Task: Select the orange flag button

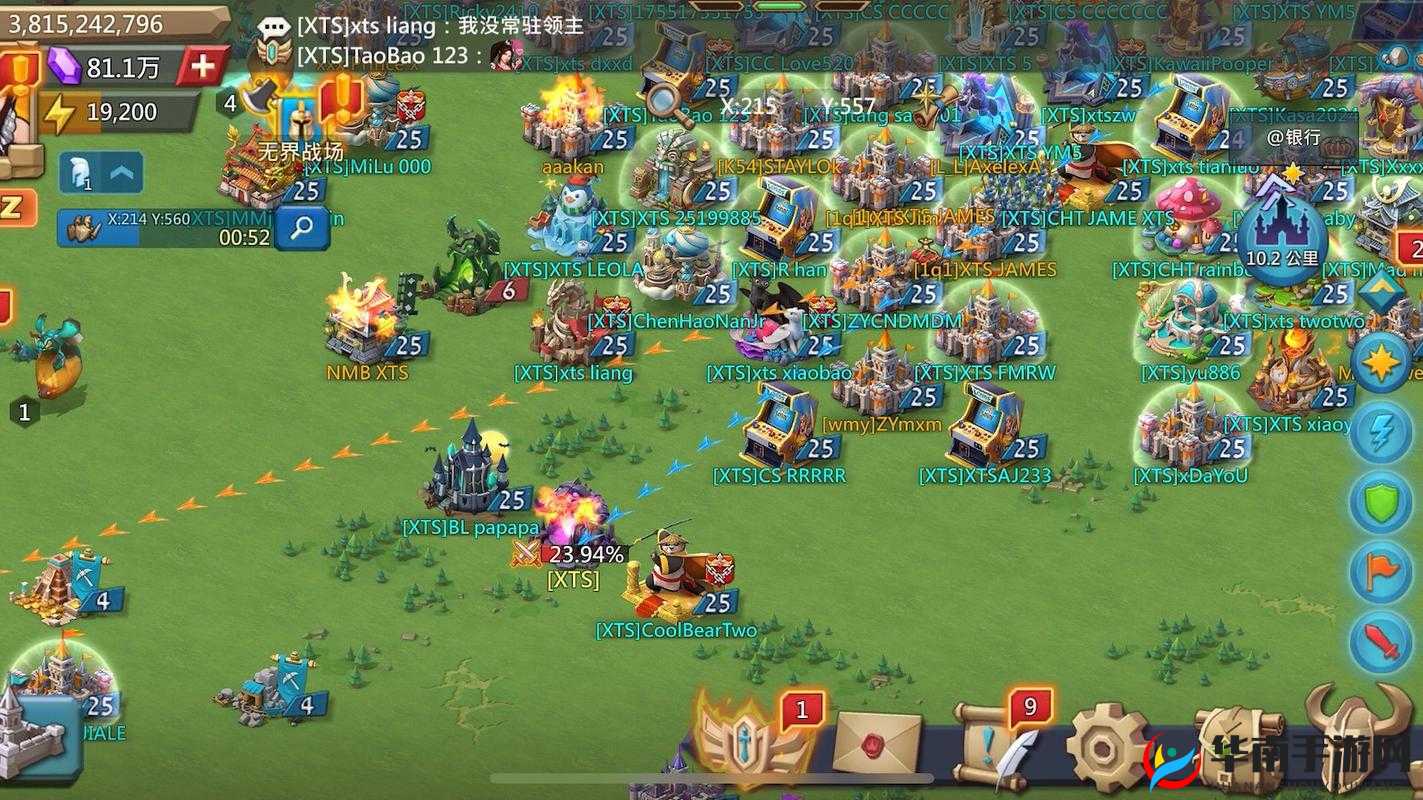Action: pyautogui.click(x=1381, y=572)
